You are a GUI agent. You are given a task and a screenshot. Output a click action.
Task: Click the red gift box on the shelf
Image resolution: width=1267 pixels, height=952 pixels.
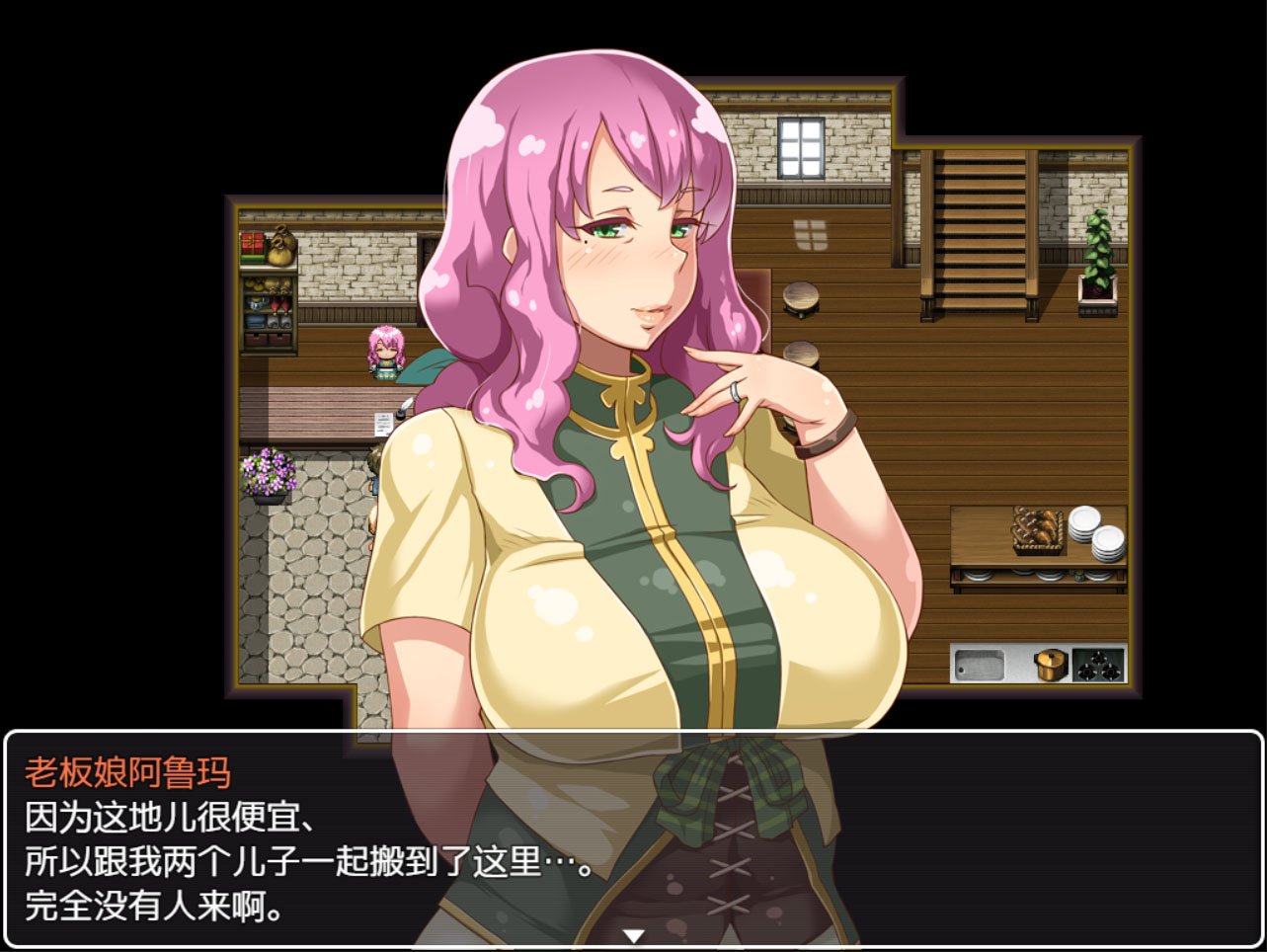tap(252, 245)
